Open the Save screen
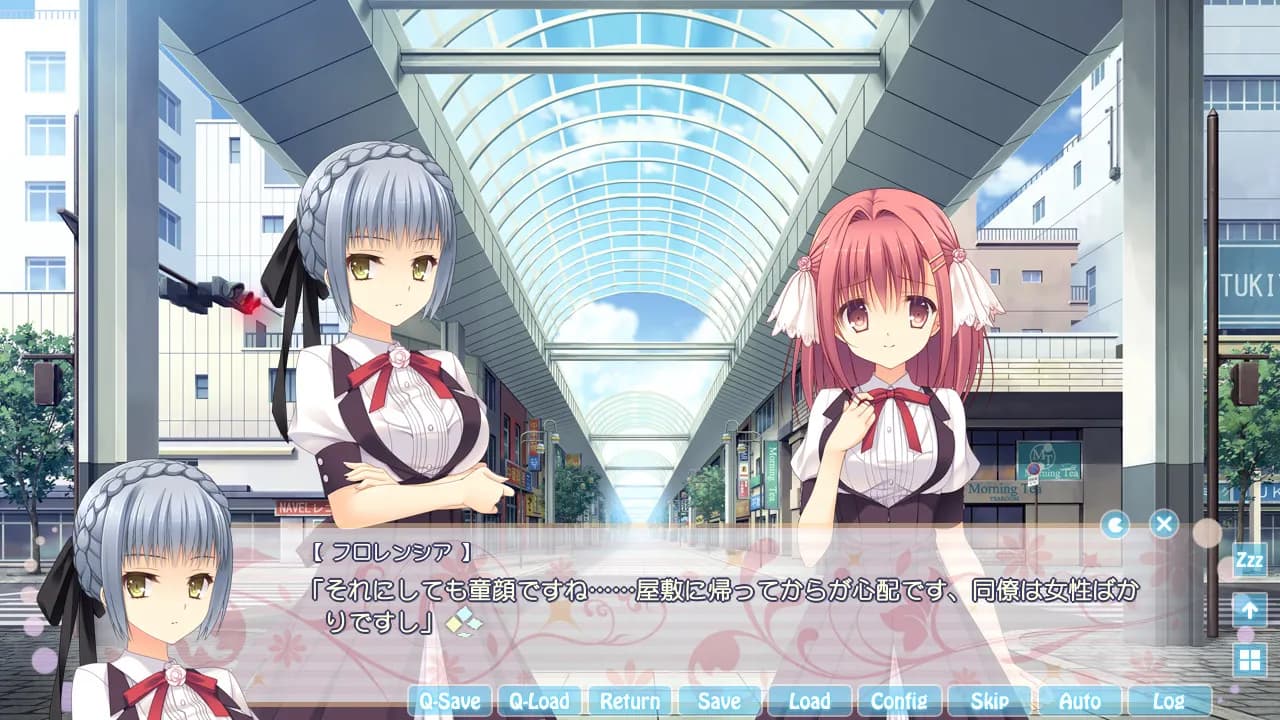Viewport: 1280px width, 720px height. point(718,702)
